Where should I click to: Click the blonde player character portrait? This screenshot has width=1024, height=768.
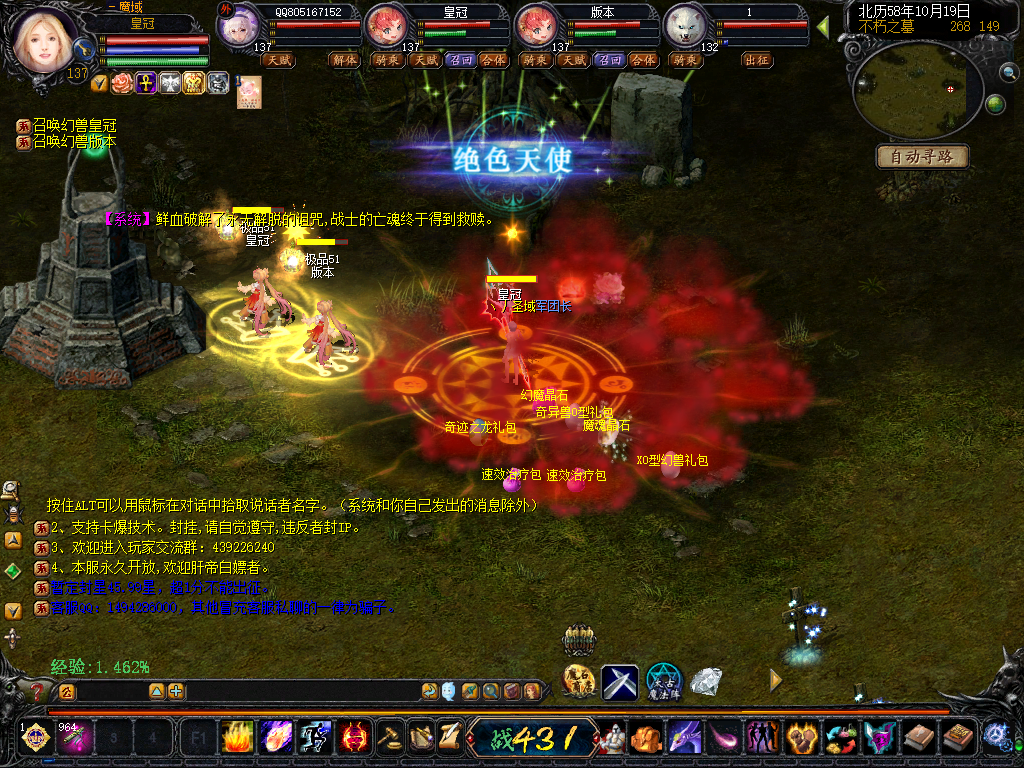click(x=43, y=38)
